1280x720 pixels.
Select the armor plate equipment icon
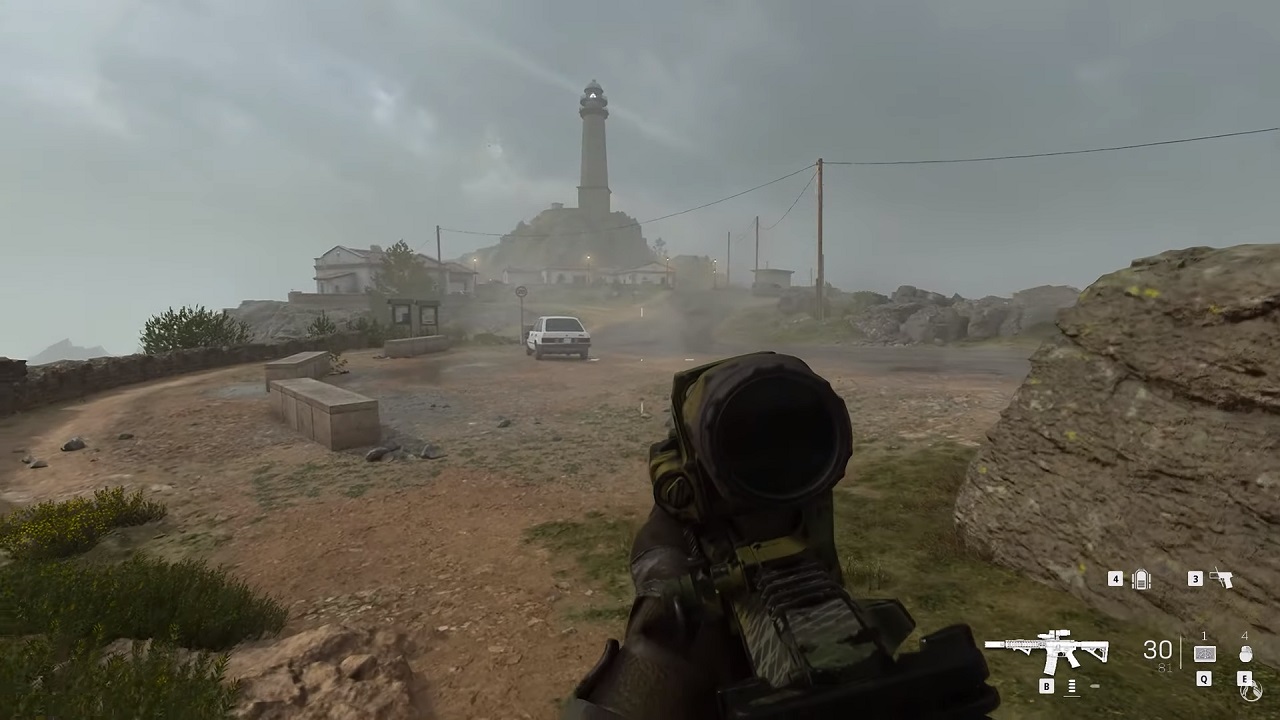pyautogui.click(x=1142, y=579)
